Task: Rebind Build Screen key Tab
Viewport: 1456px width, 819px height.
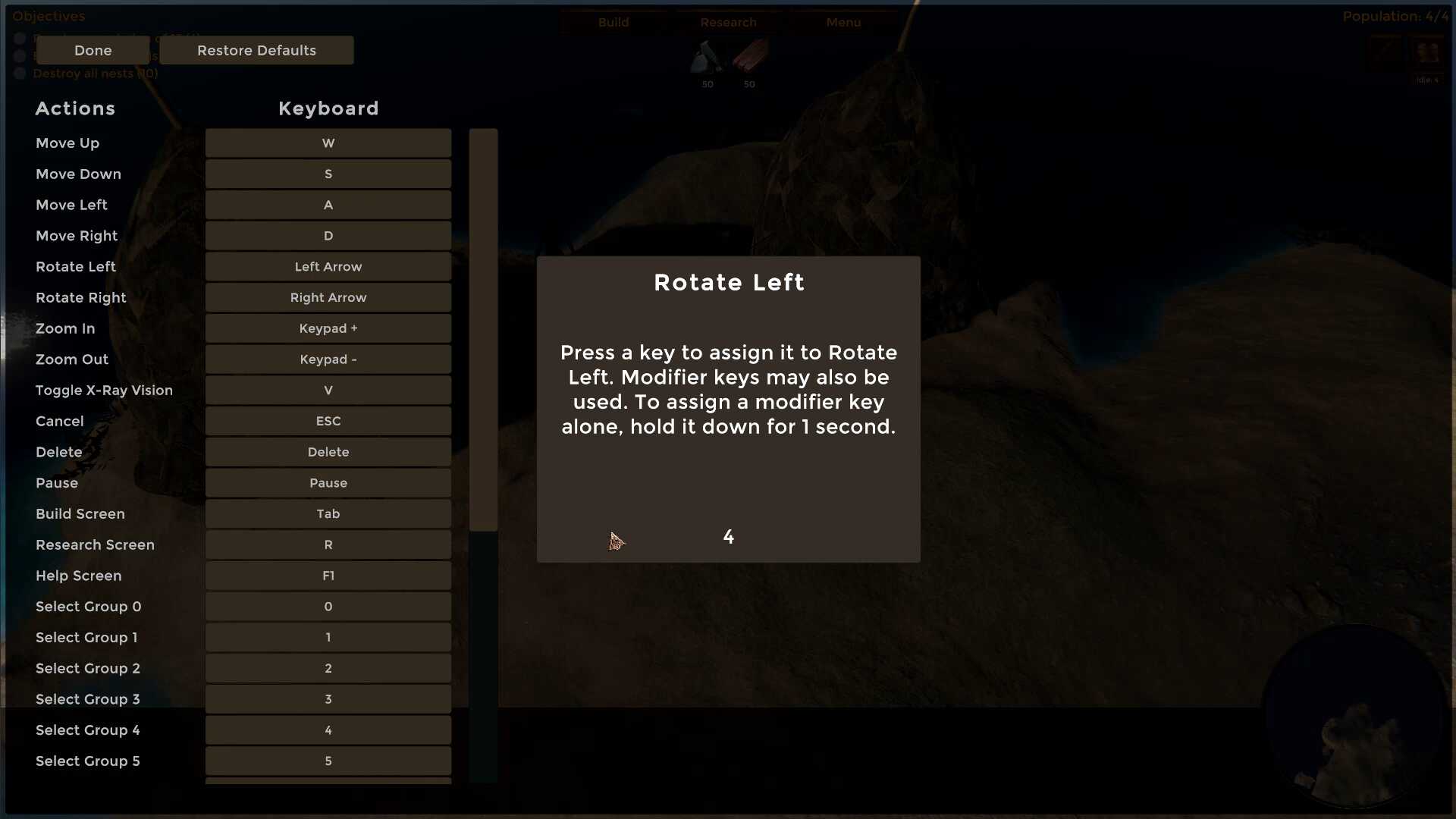Action: click(x=328, y=514)
